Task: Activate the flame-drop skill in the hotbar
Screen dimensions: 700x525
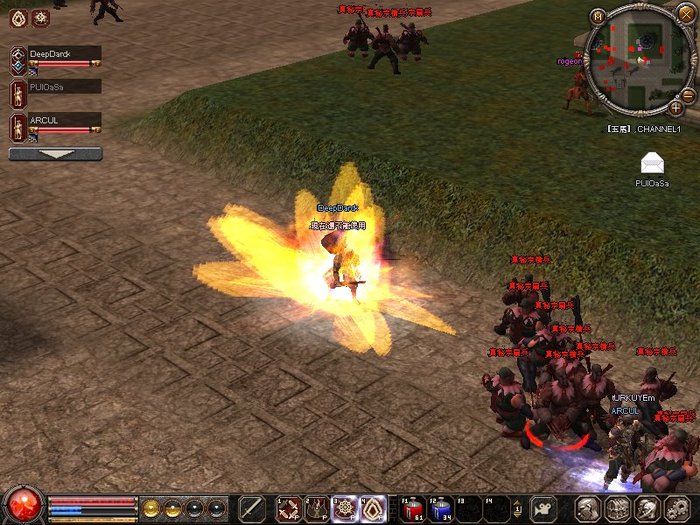Action: click(x=374, y=508)
